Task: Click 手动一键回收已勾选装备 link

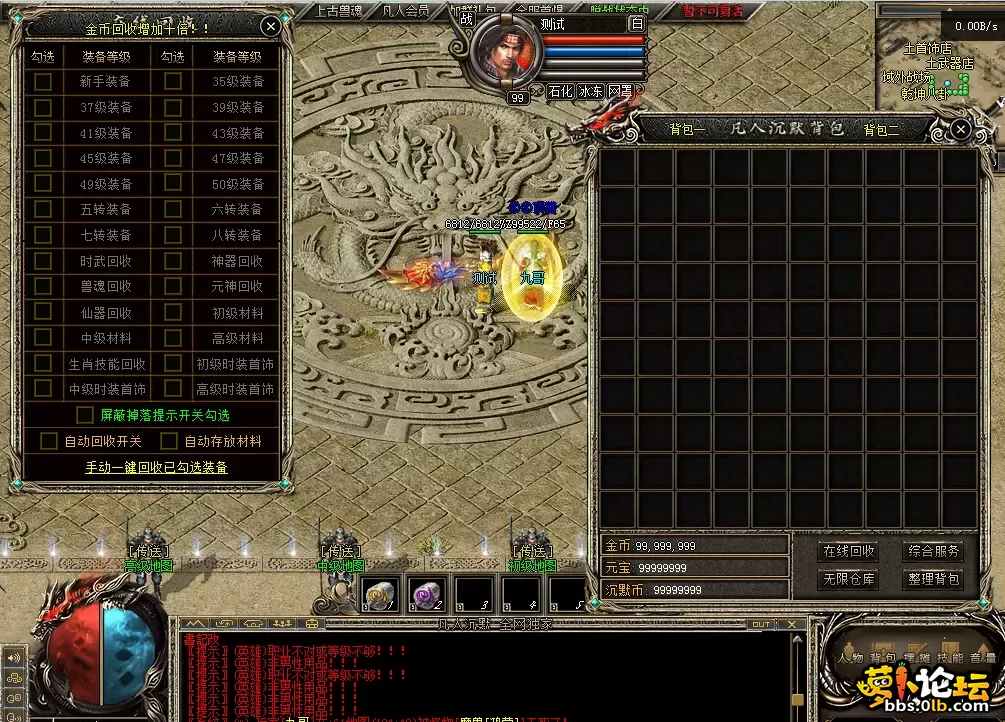Action: click(156, 467)
